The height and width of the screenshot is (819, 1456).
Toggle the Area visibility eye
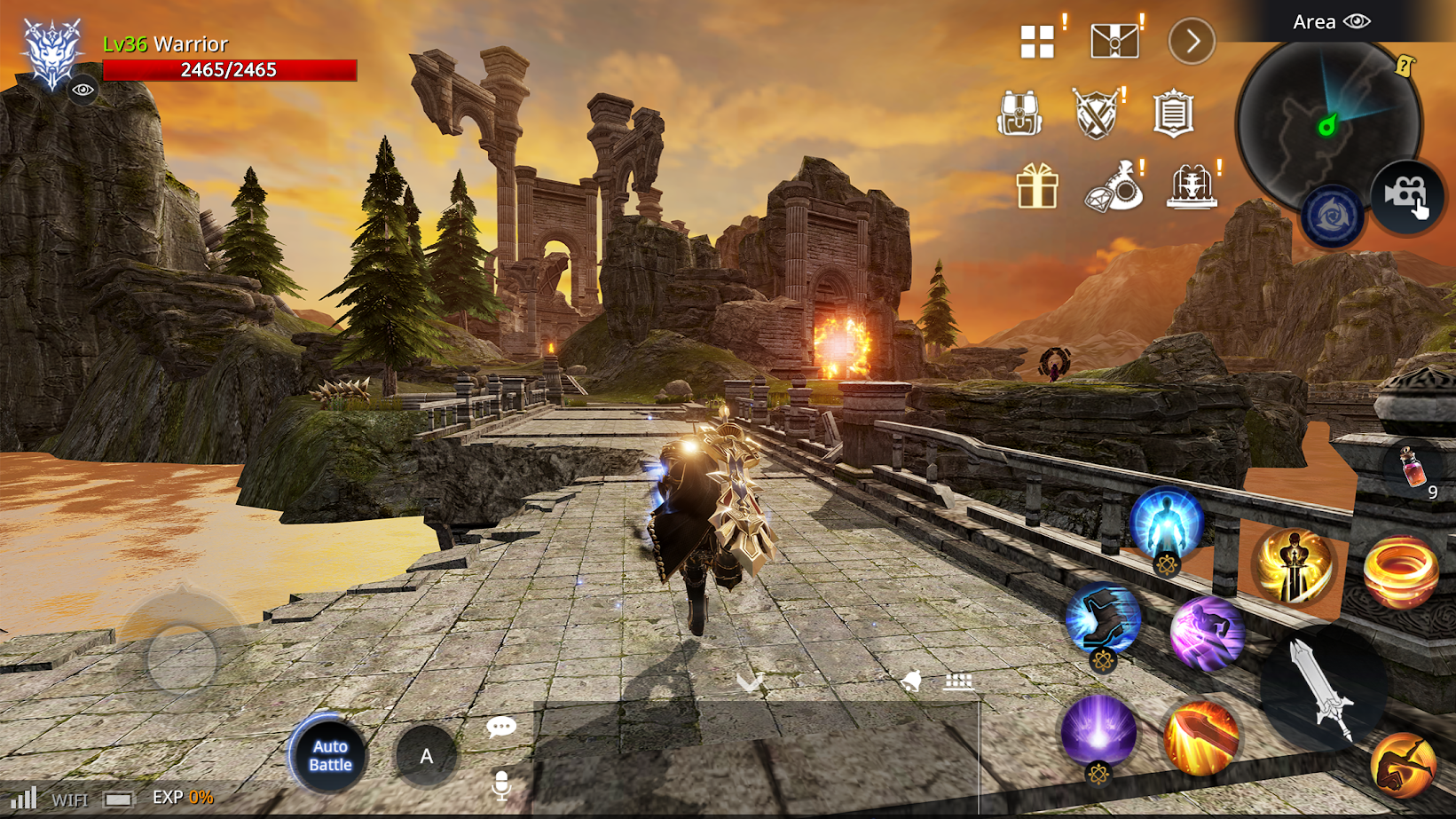click(x=1358, y=21)
